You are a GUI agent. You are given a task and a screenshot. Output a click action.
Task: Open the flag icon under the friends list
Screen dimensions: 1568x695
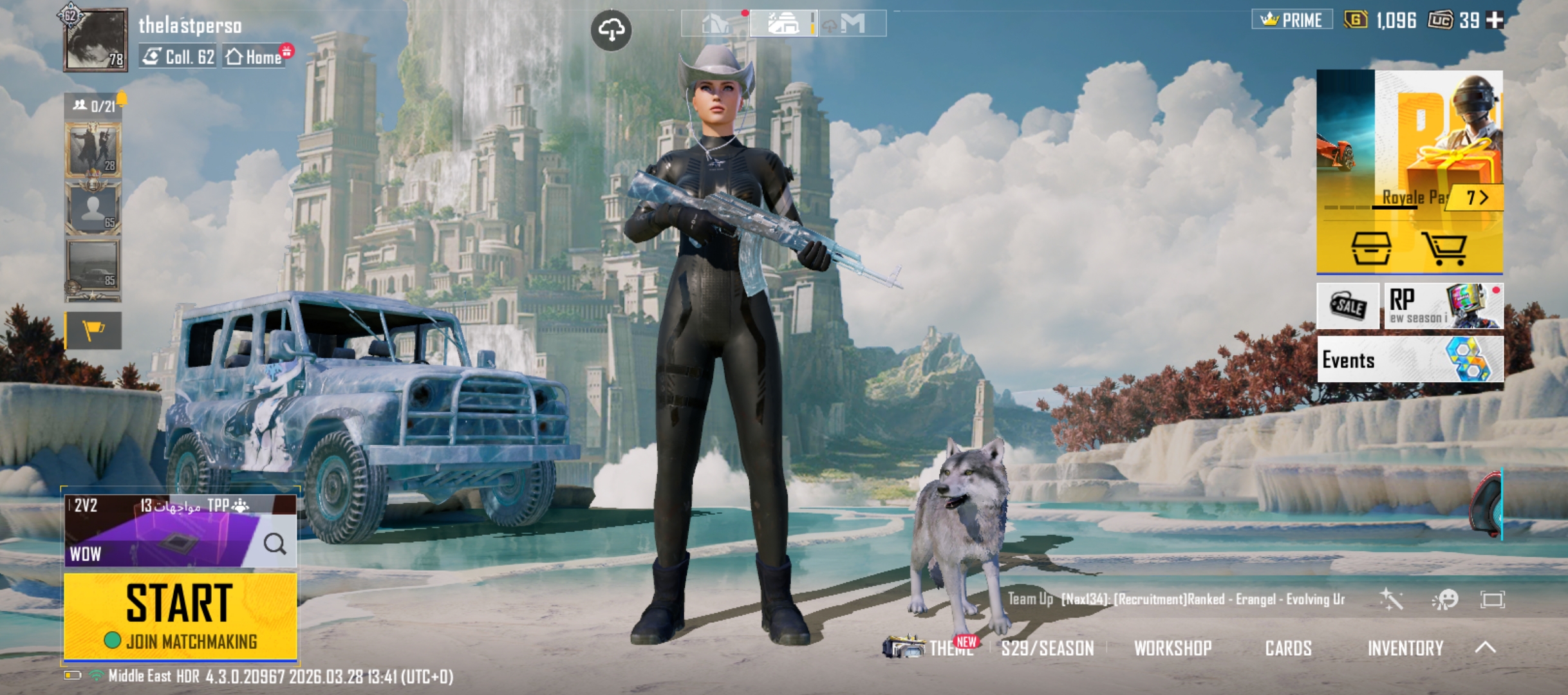tap(93, 331)
